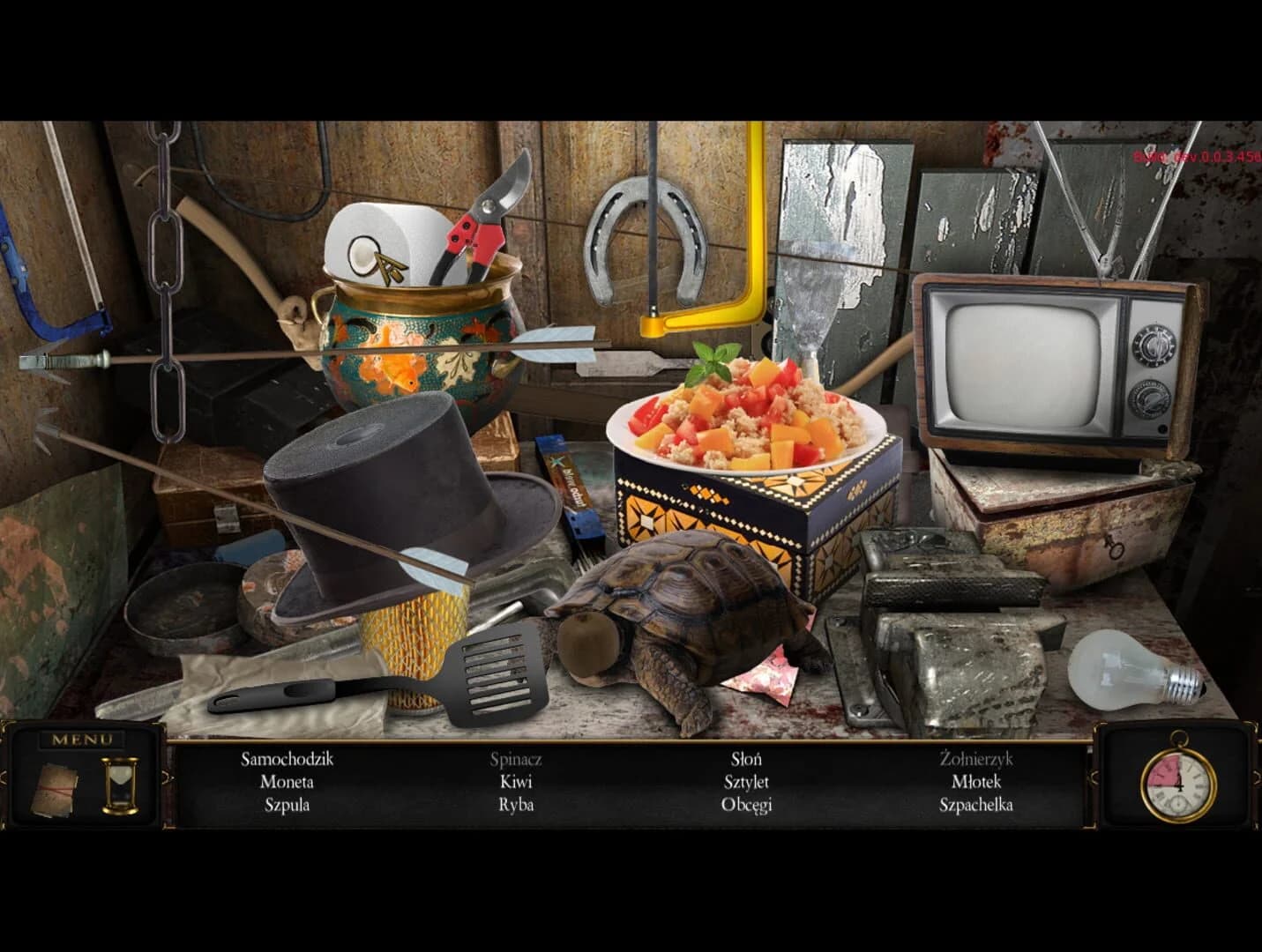This screenshot has height=952, width=1262.
Task: Open the MENU panel
Action: [x=84, y=739]
